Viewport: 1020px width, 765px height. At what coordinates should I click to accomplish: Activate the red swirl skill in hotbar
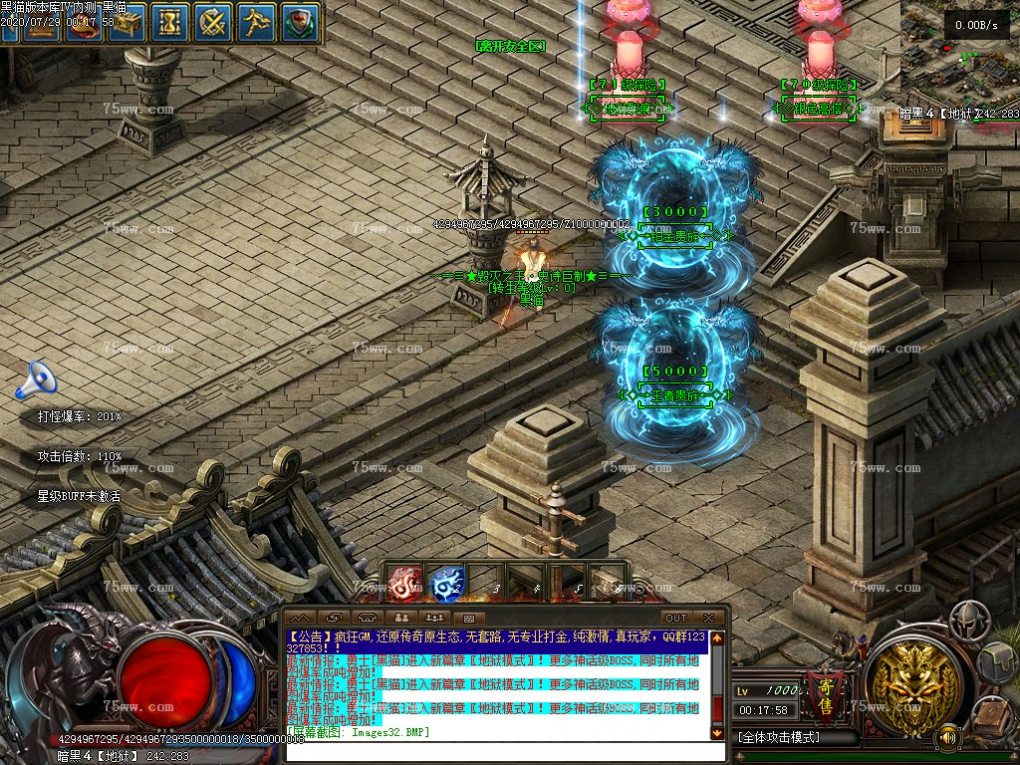pos(405,583)
